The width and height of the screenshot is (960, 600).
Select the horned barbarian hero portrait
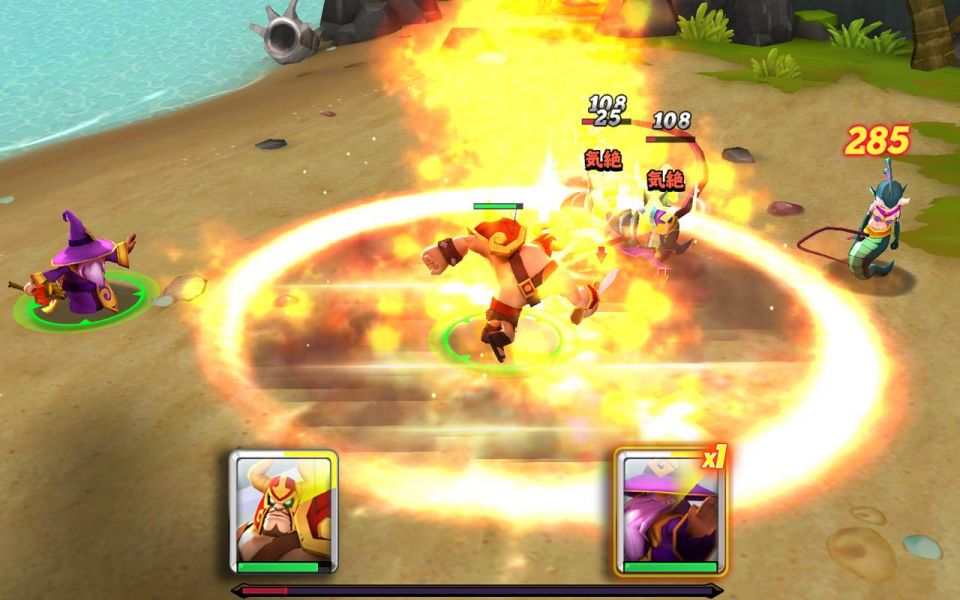283,511
